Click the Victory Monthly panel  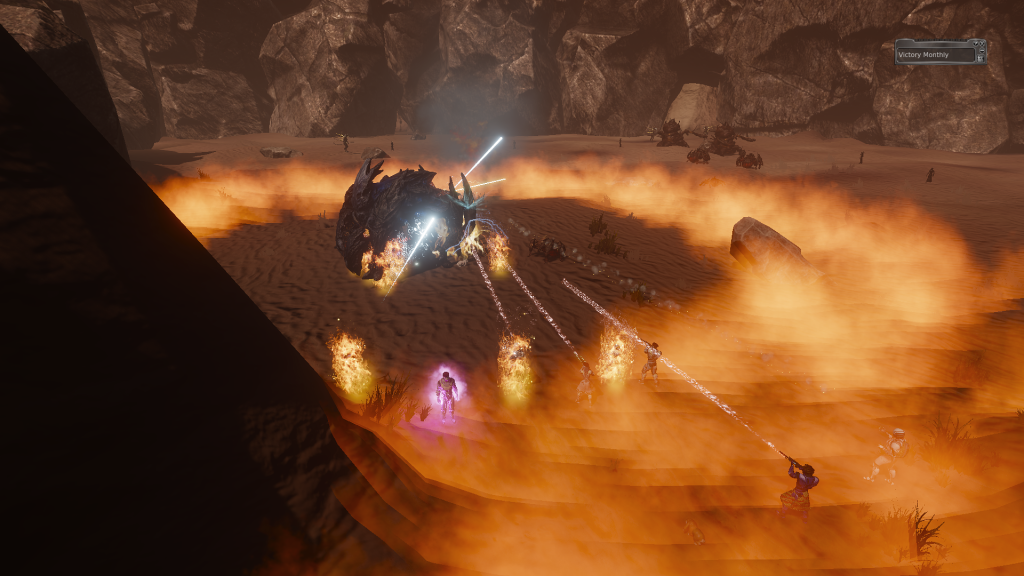point(935,55)
